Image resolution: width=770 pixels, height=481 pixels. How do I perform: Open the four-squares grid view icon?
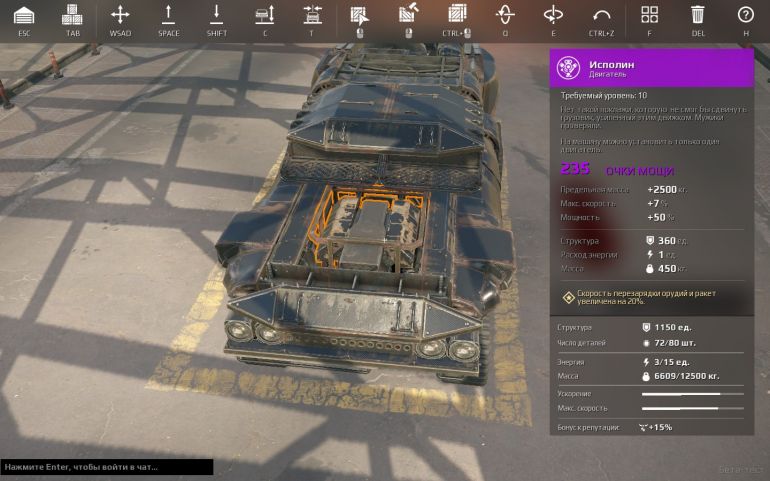[649, 15]
